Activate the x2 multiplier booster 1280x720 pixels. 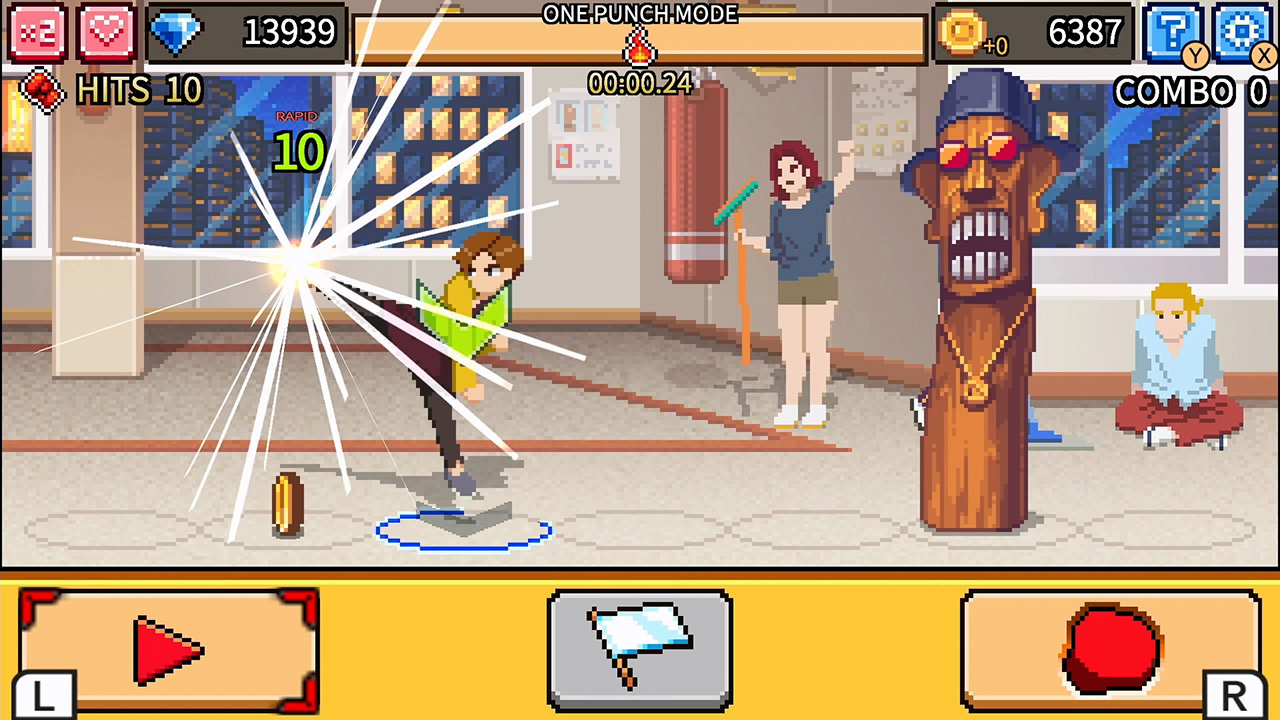pos(37,32)
